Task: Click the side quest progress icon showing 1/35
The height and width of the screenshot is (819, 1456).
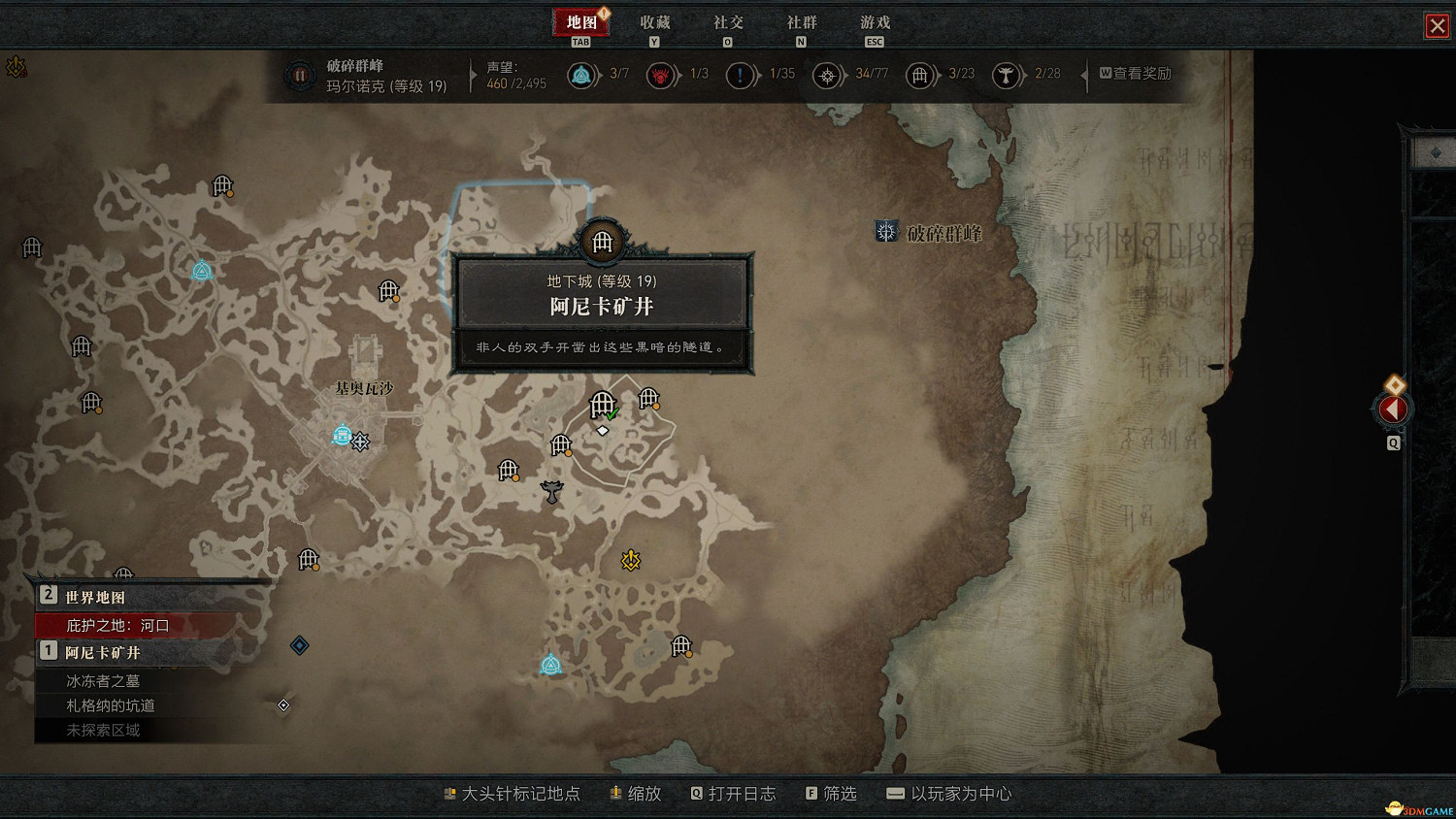Action: coord(742,75)
